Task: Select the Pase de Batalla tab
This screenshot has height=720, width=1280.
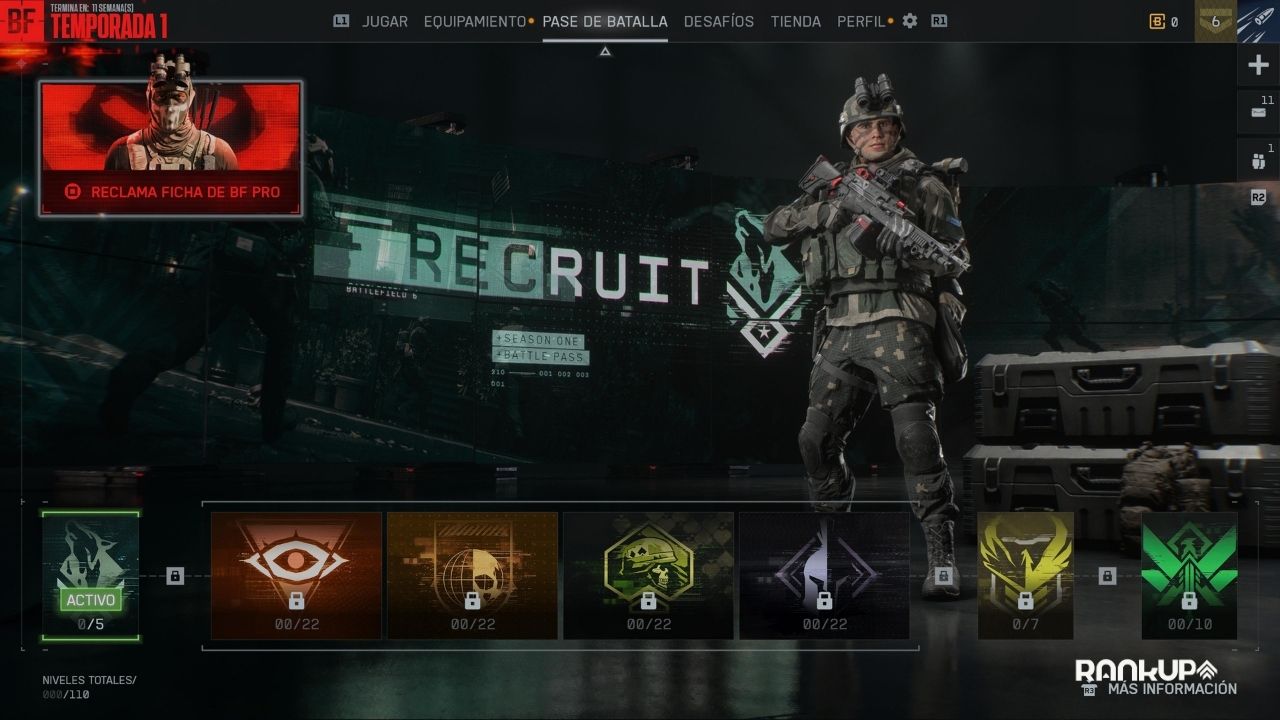Action: (x=604, y=21)
